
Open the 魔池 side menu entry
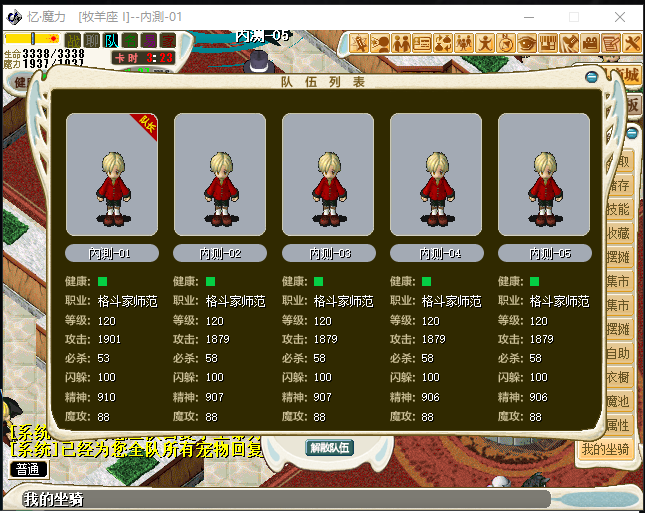(618, 401)
